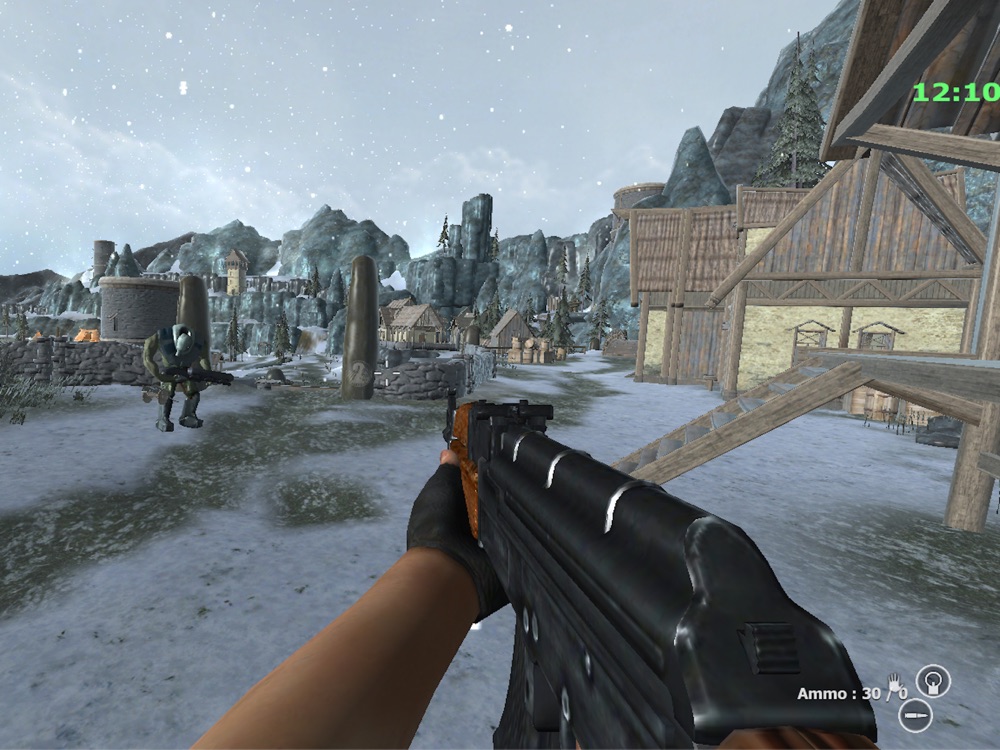The width and height of the screenshot is (1000, 750).
Task: Tap the bullet icon button
Action: 915,715
